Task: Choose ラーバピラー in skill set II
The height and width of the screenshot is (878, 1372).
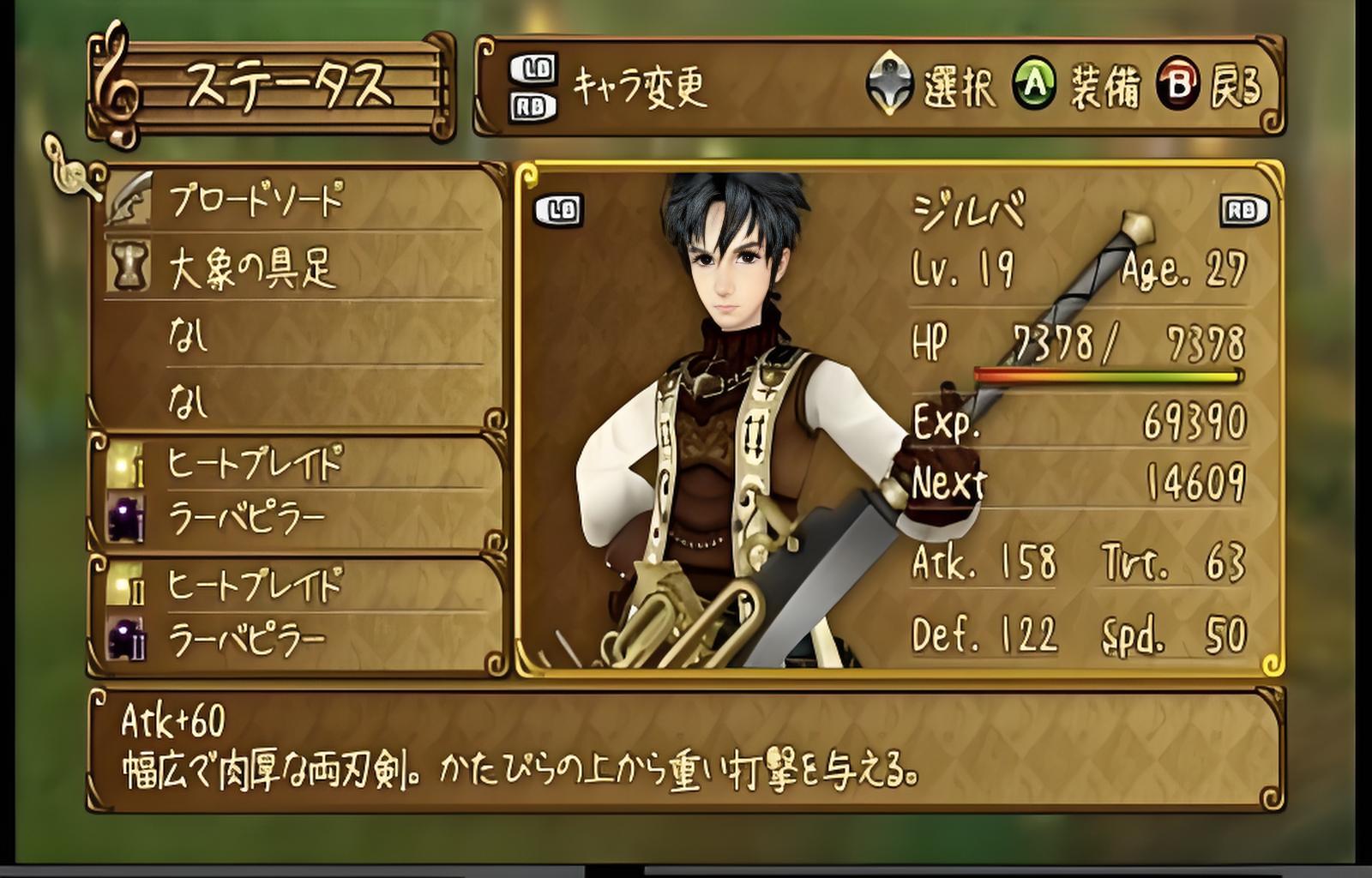Action: (x=247, y=640)
